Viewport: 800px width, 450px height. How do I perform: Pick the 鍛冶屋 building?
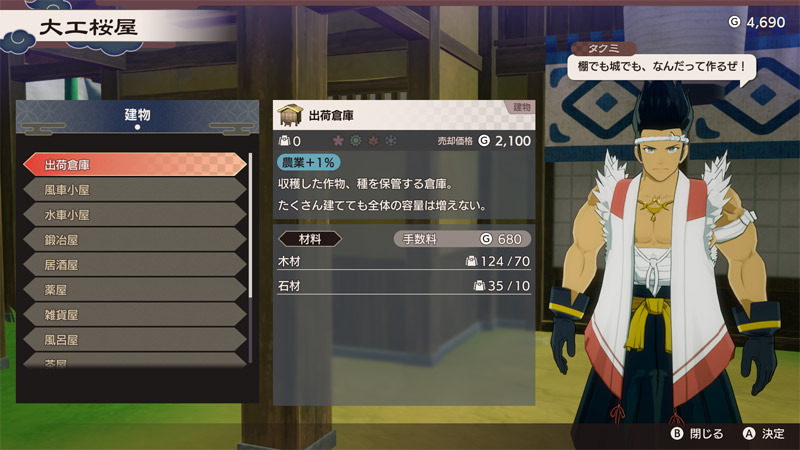pyautogui.click(x=133, y=240)
